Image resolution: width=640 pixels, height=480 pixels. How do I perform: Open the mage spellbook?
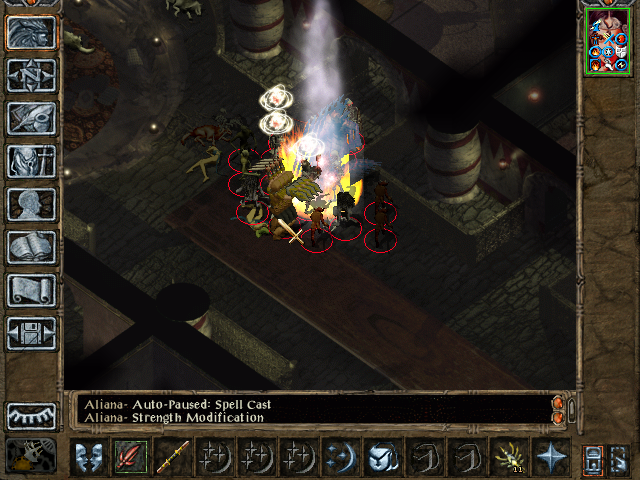(x=31, y=247)
